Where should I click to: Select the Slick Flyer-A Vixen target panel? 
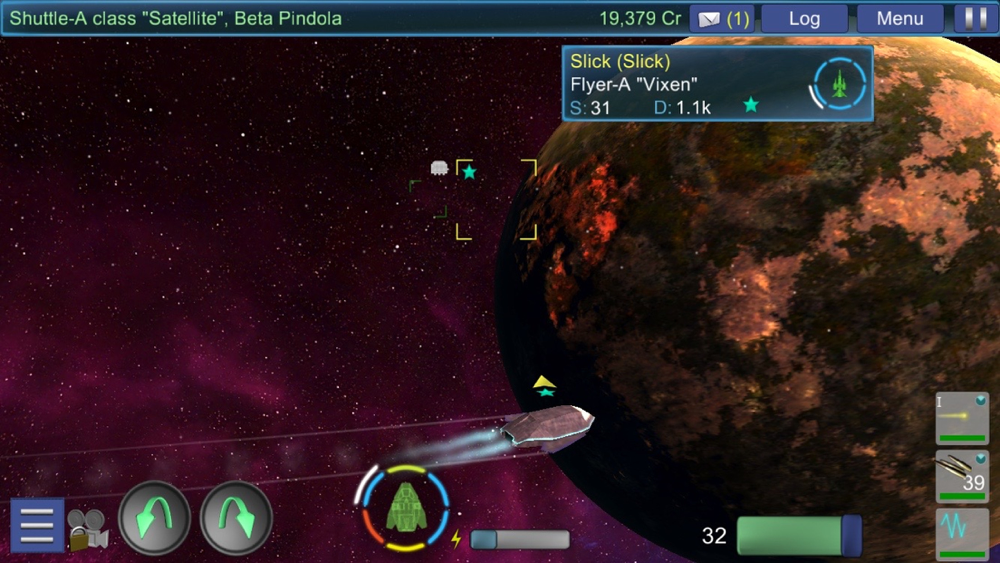(717, 84)
